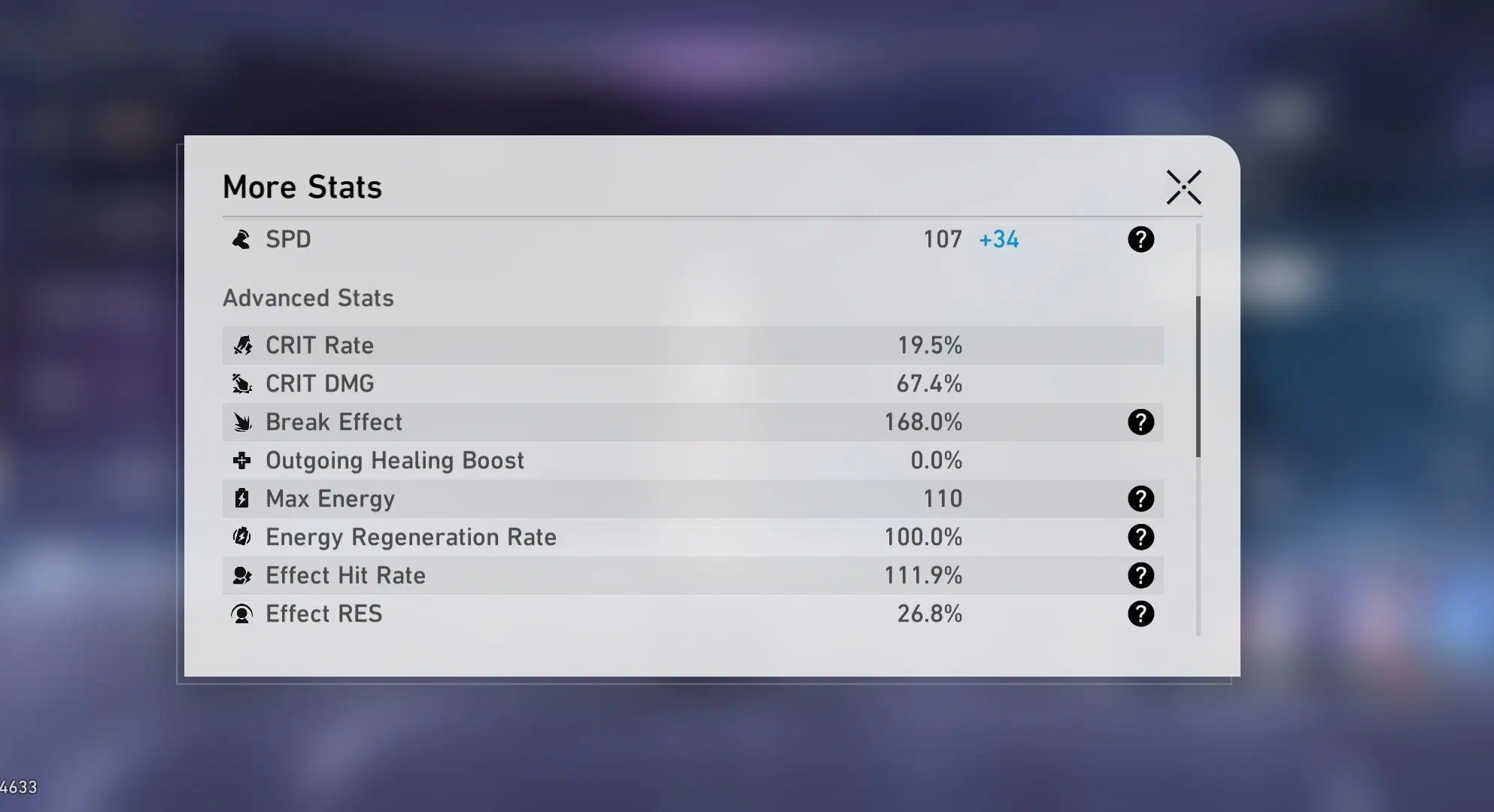
Task: Open the Max Energy help tooltip
Action: (x=1140, y=497)
